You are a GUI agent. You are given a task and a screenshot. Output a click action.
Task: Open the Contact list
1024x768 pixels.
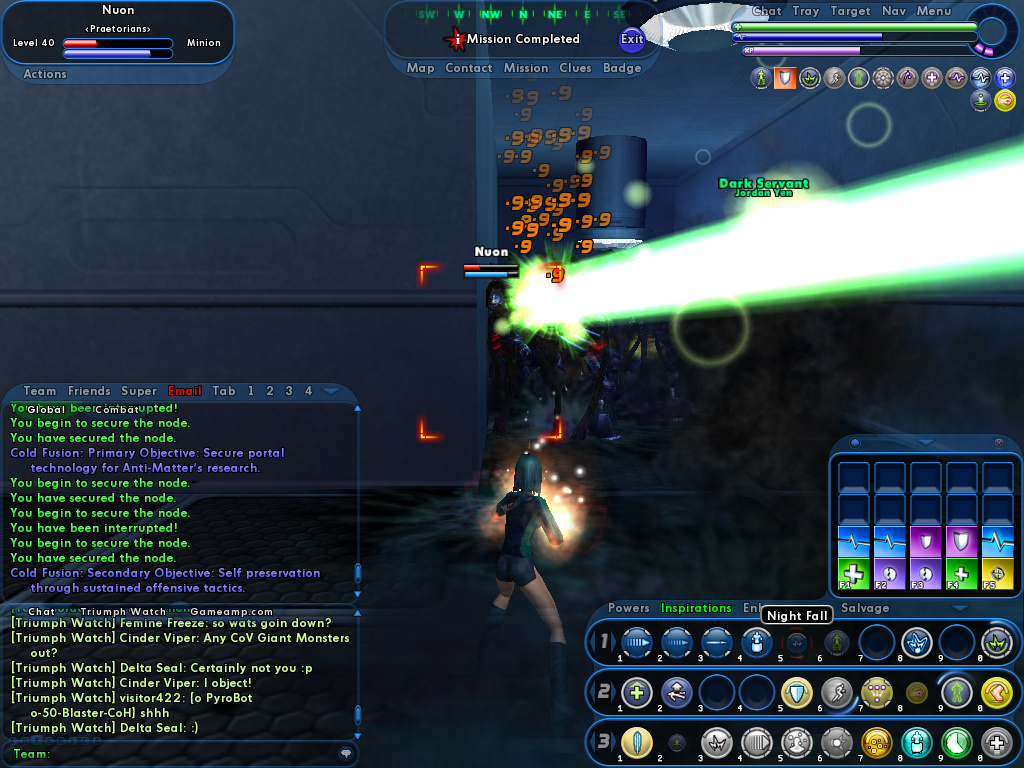click(469, 68)
